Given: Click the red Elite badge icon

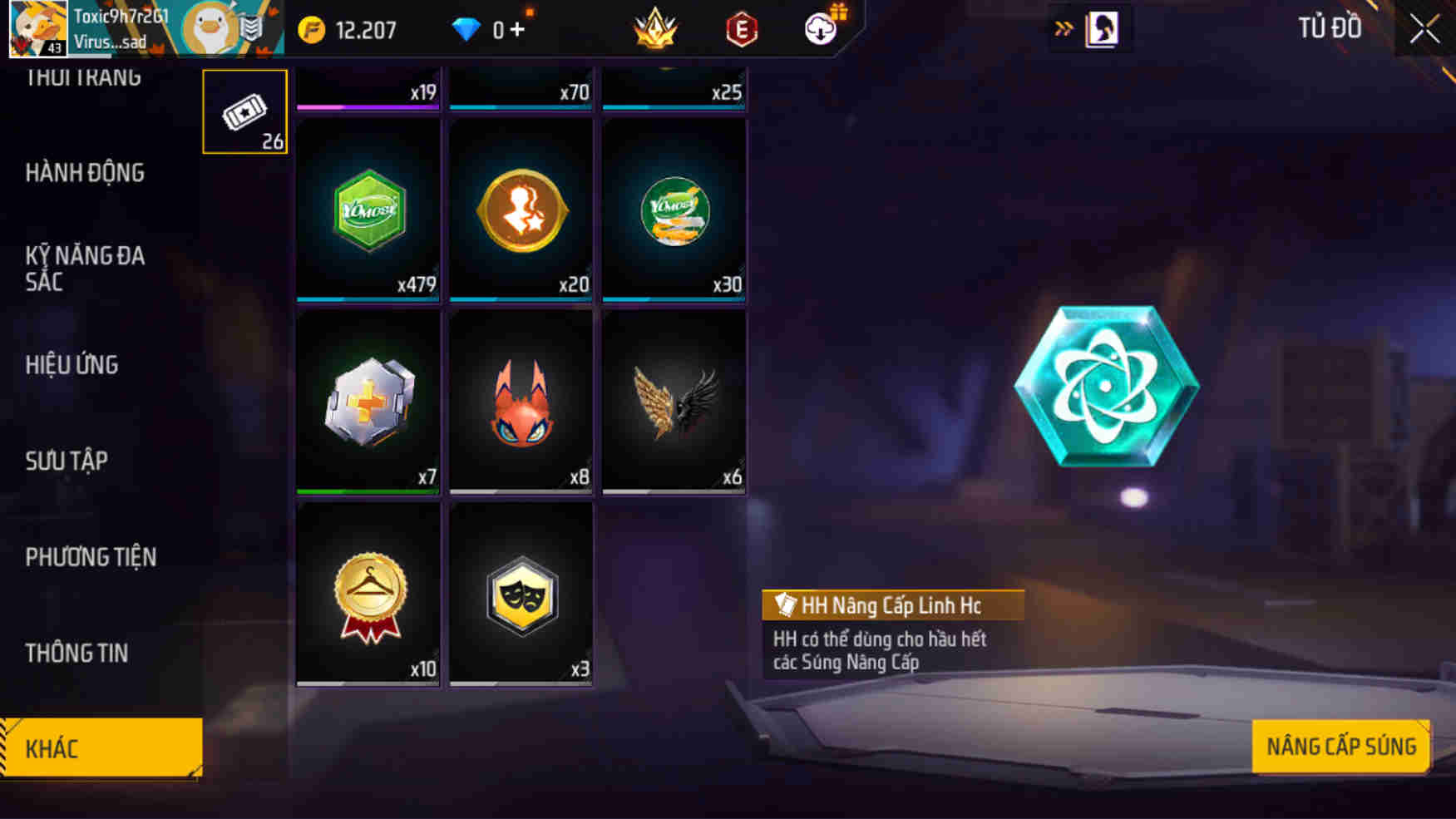Looking at the screenshot, I should coord(744,27).
